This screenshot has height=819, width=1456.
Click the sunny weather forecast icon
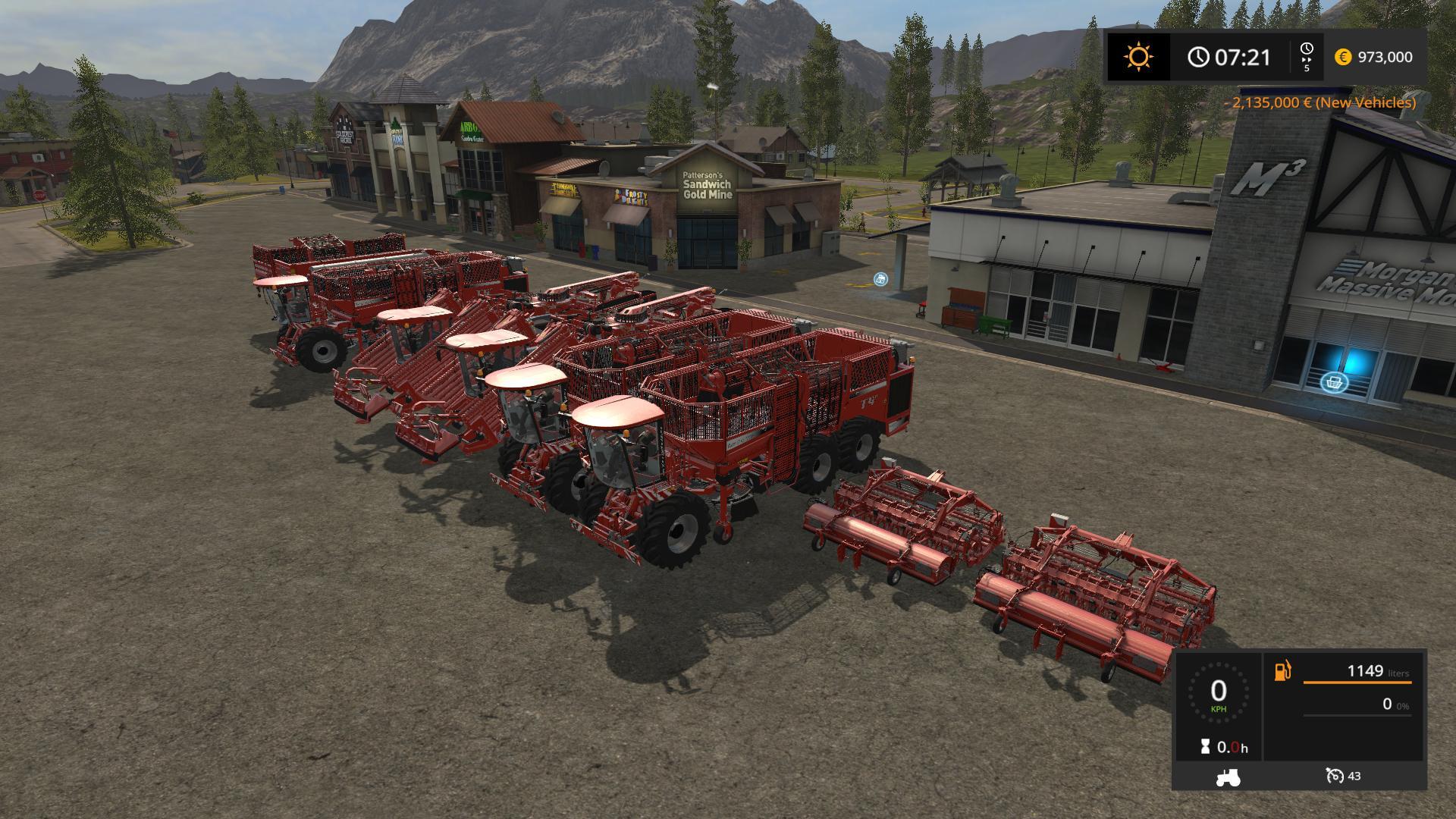1138,57
